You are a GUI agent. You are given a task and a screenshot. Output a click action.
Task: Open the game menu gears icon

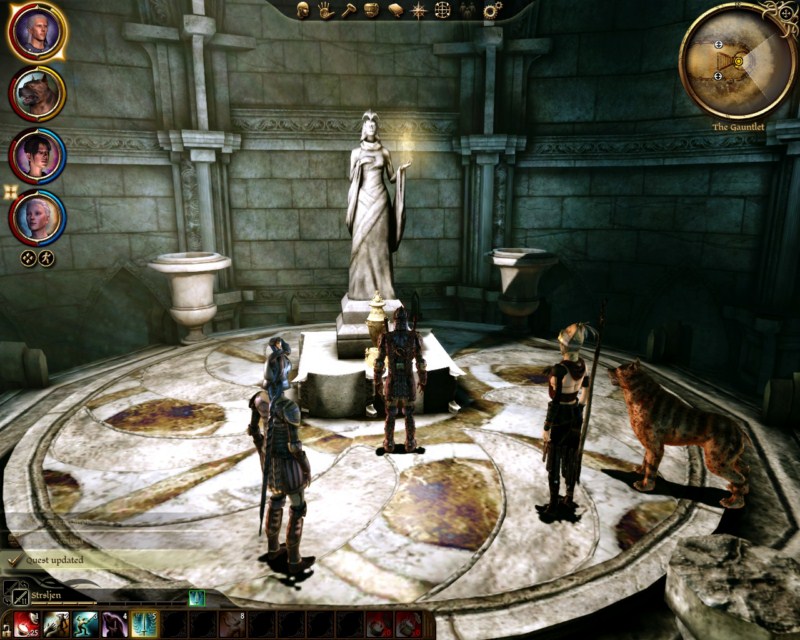click(492, 11)
